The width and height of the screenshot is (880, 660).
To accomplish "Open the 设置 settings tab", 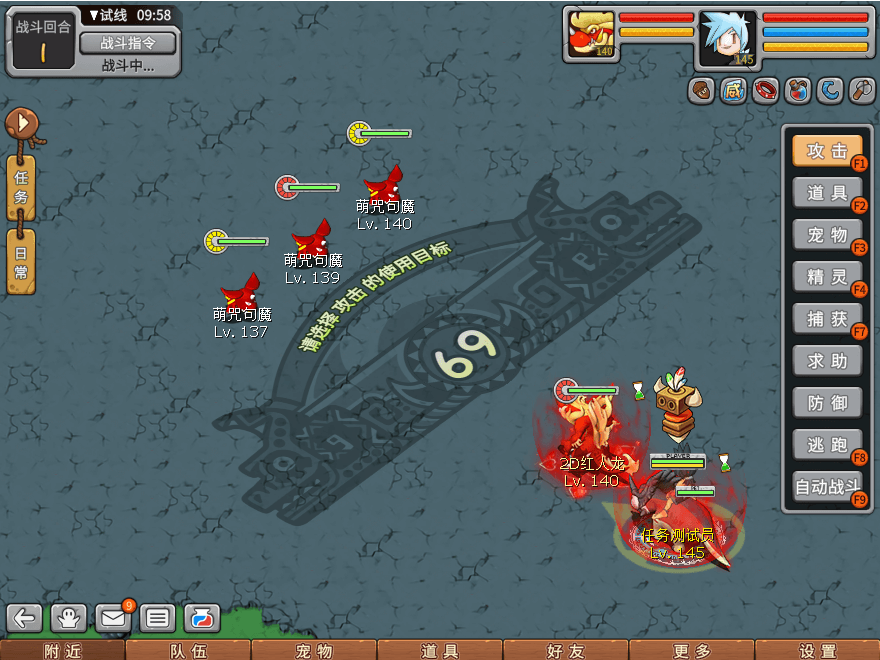I will (818, 651).
